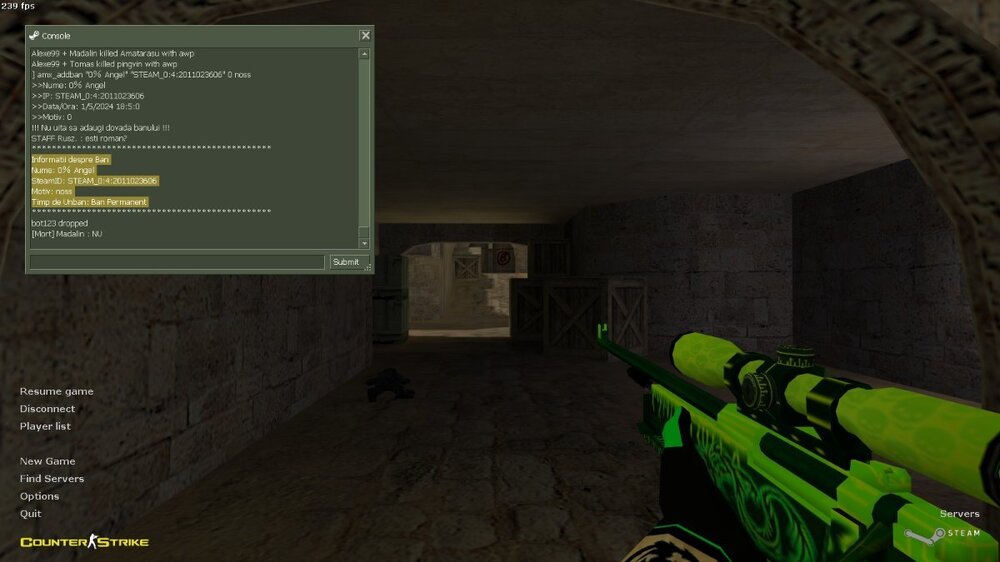Start a New Game
This screenshot has height=562, width=1000.
click(47, 461)
